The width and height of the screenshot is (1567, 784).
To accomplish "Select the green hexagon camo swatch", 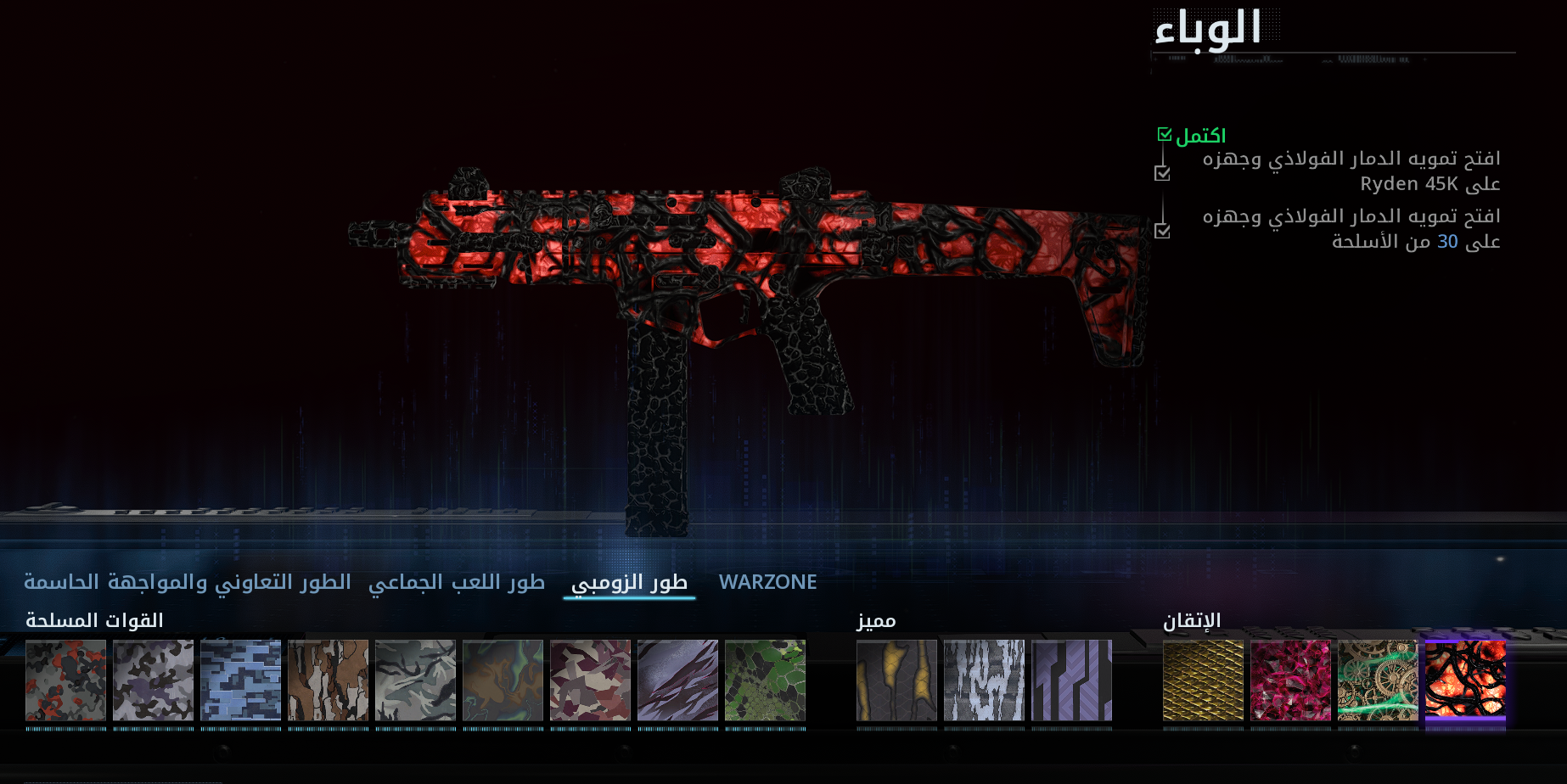I will [x=766, y=680].
